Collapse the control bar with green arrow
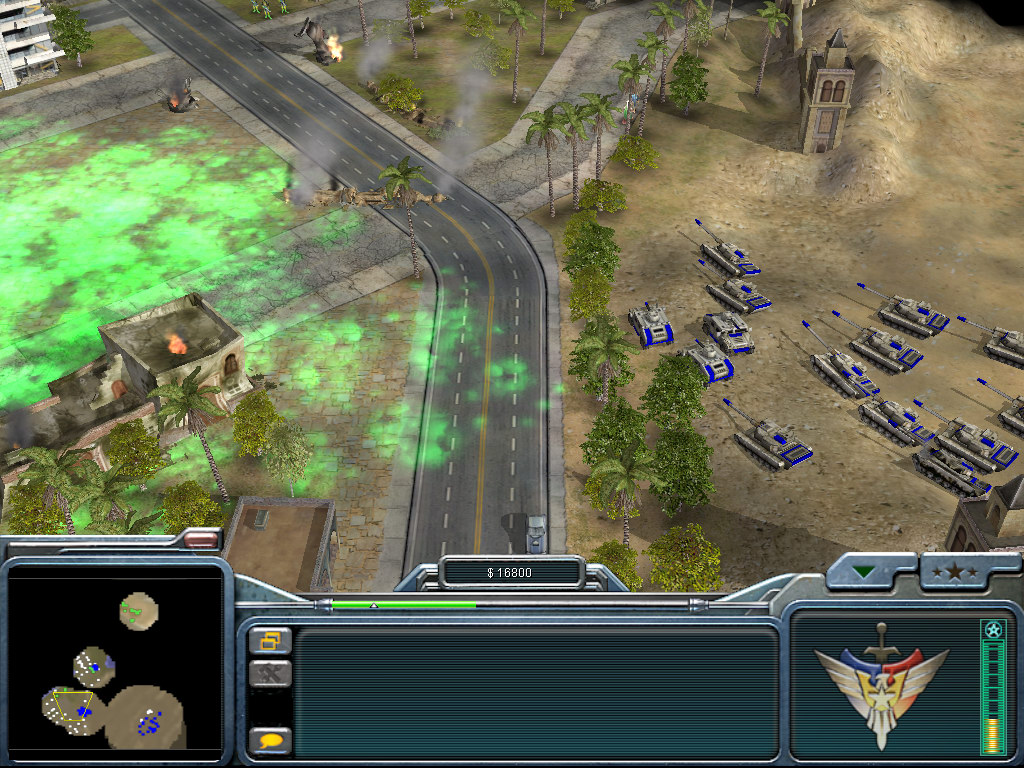The height and width of the screenshot is (768, 1024). [862, 573]
